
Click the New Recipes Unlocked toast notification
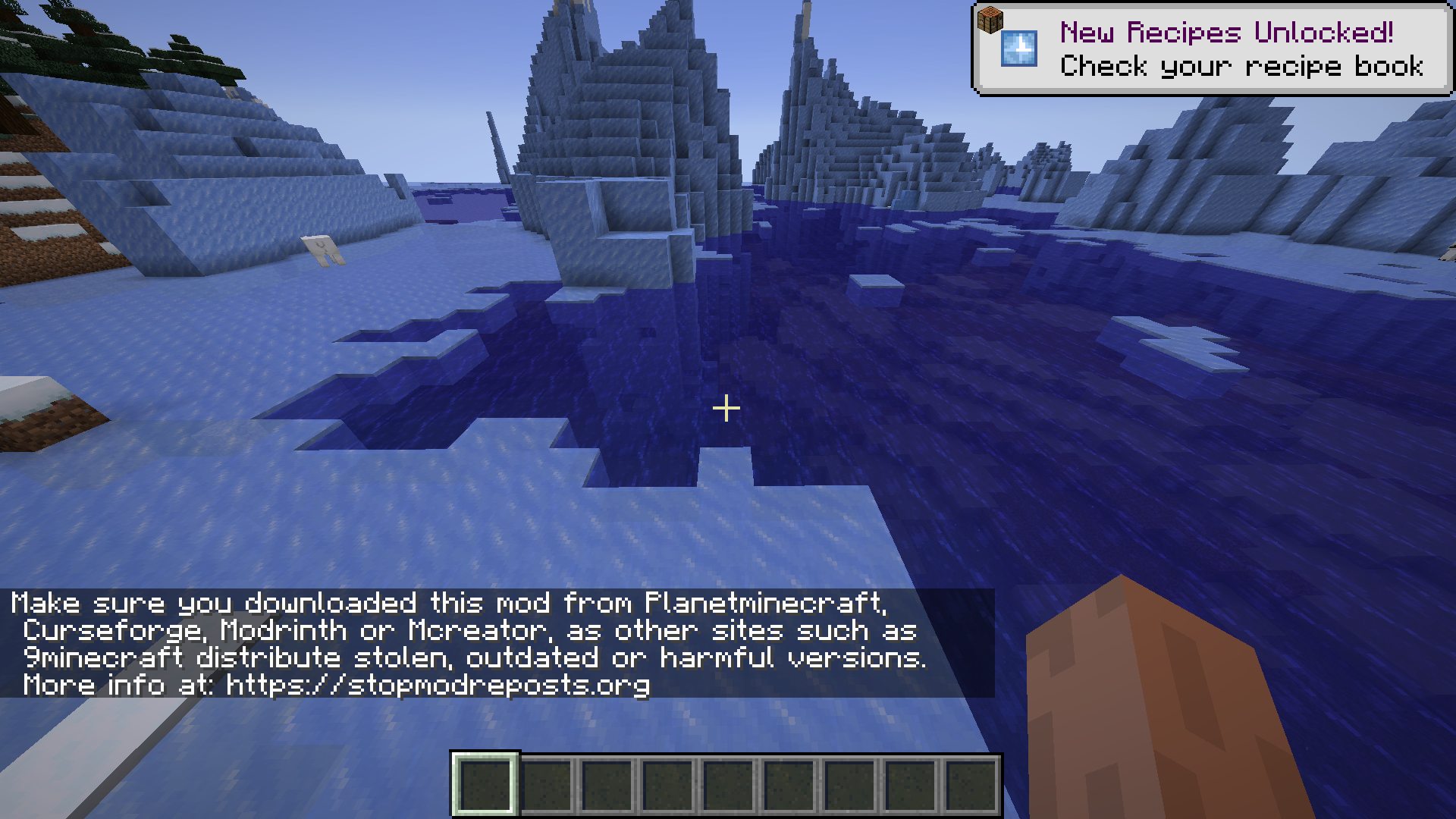pos(1212,49)
